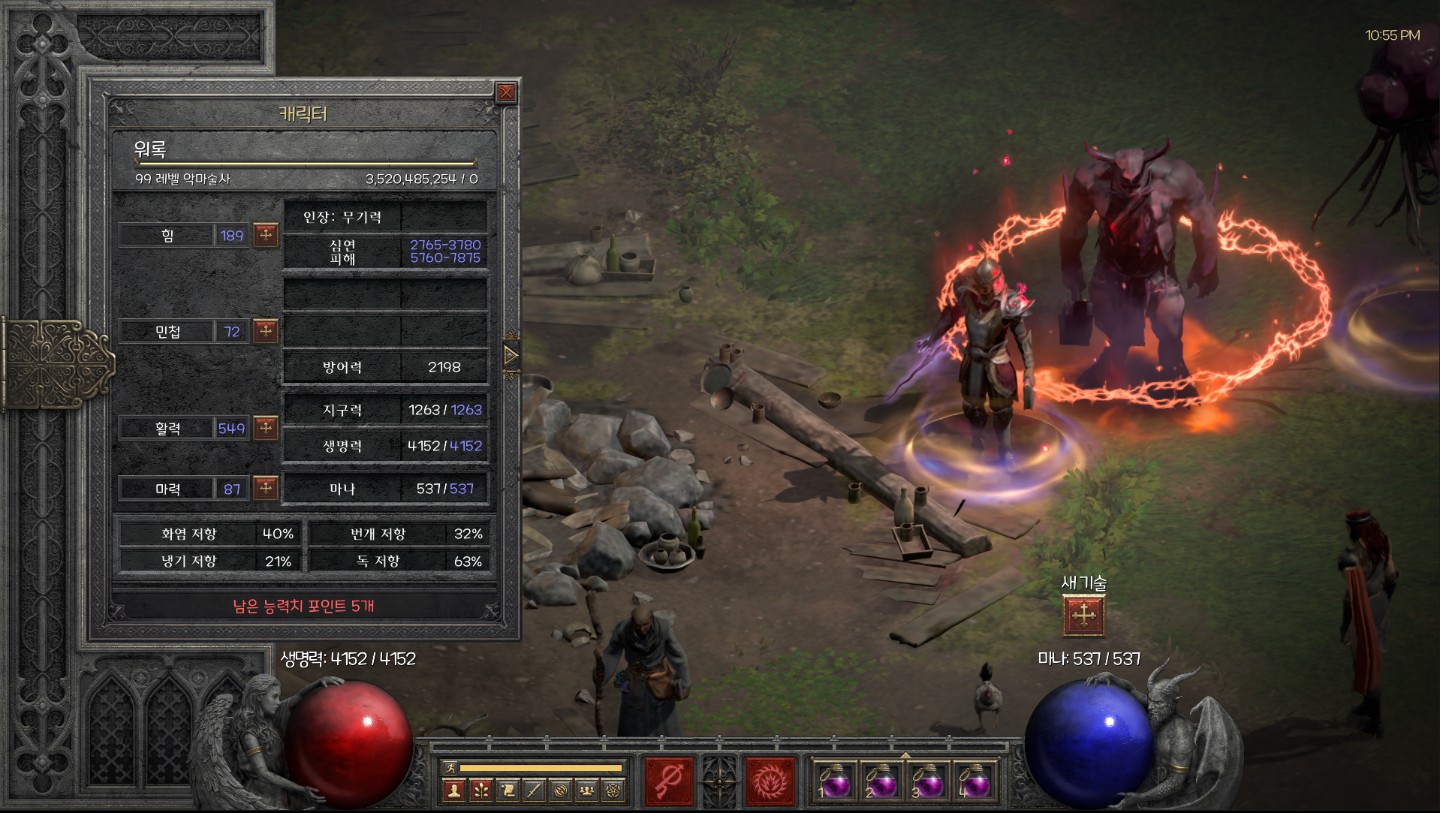The height and width of the screenshot is (813, 1440).
Task: Use the purple potion in belt slot 3
Action: coord(929,781)
